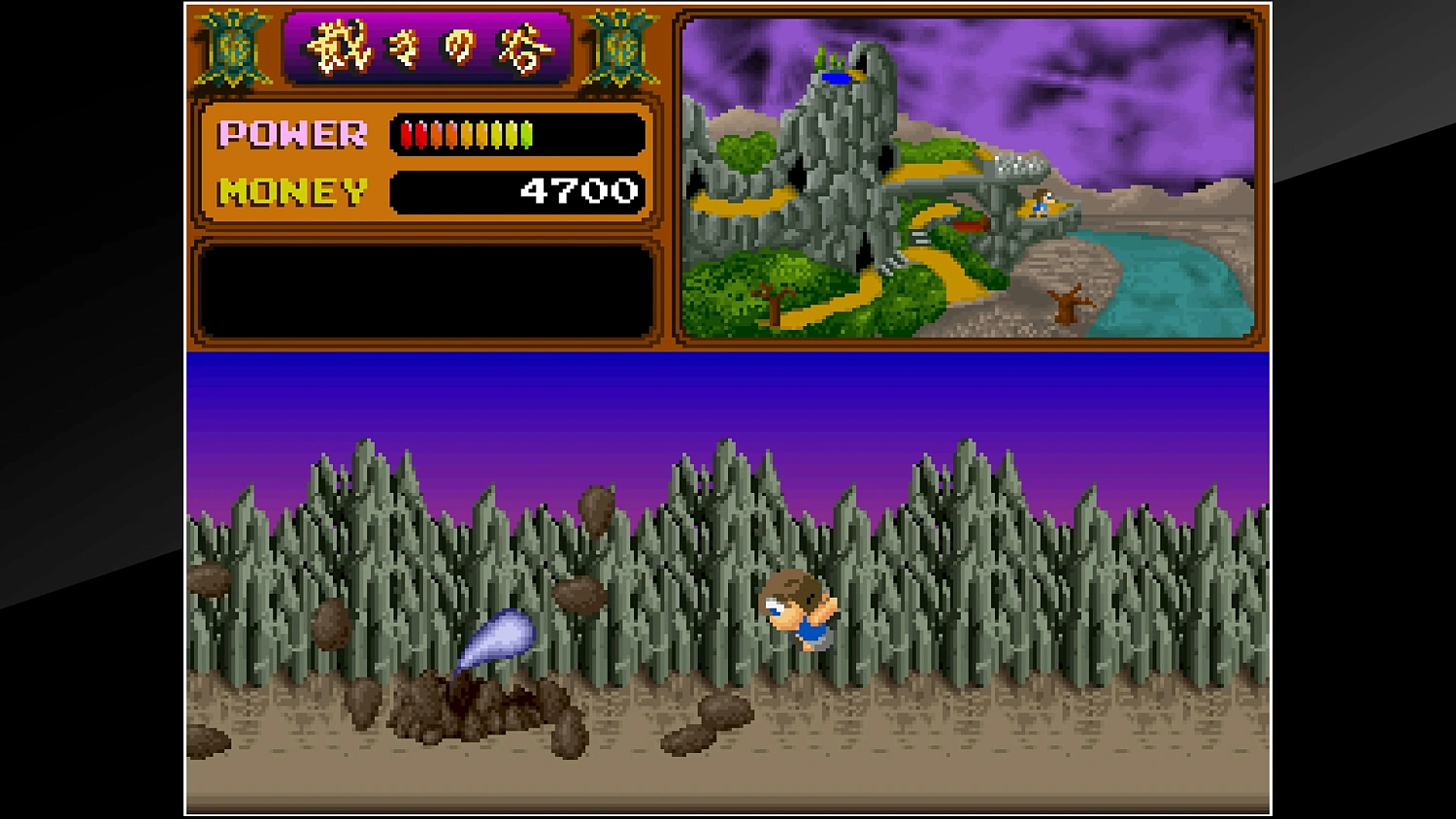Click the blue water droplet near the dirt mound

pos(497,640)
